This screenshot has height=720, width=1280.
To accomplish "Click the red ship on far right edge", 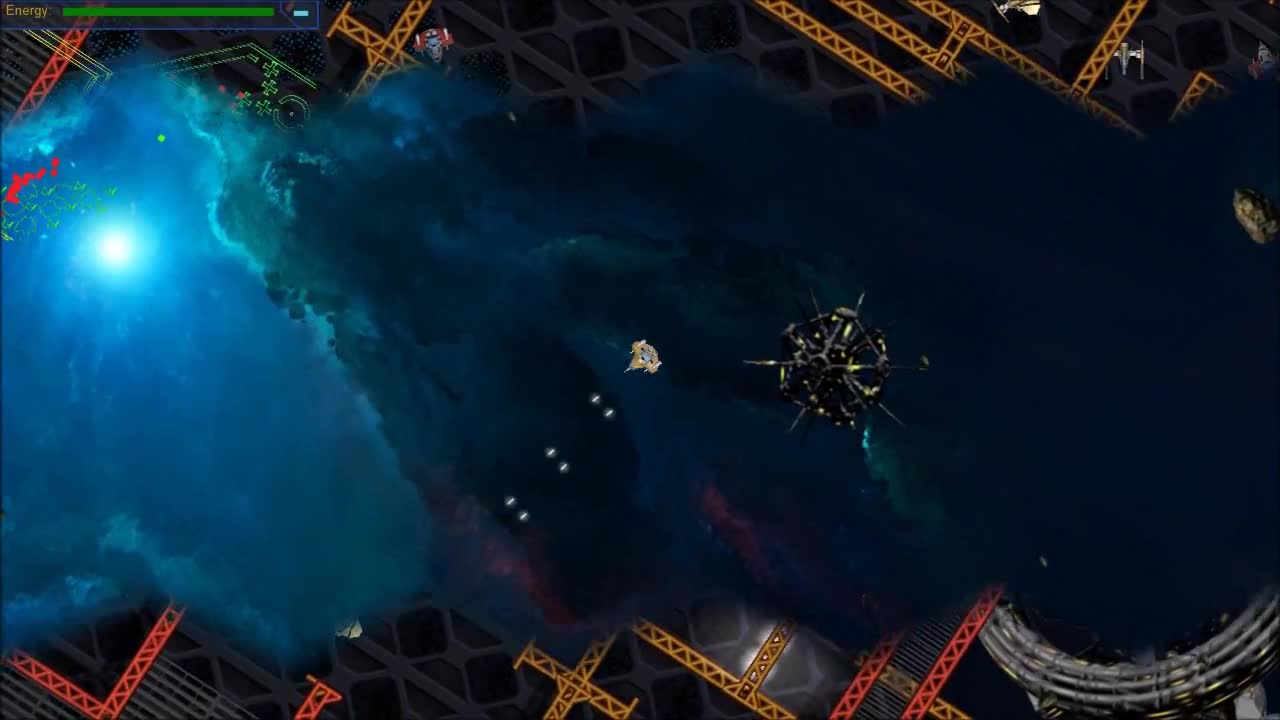I will coord(1260,60).
